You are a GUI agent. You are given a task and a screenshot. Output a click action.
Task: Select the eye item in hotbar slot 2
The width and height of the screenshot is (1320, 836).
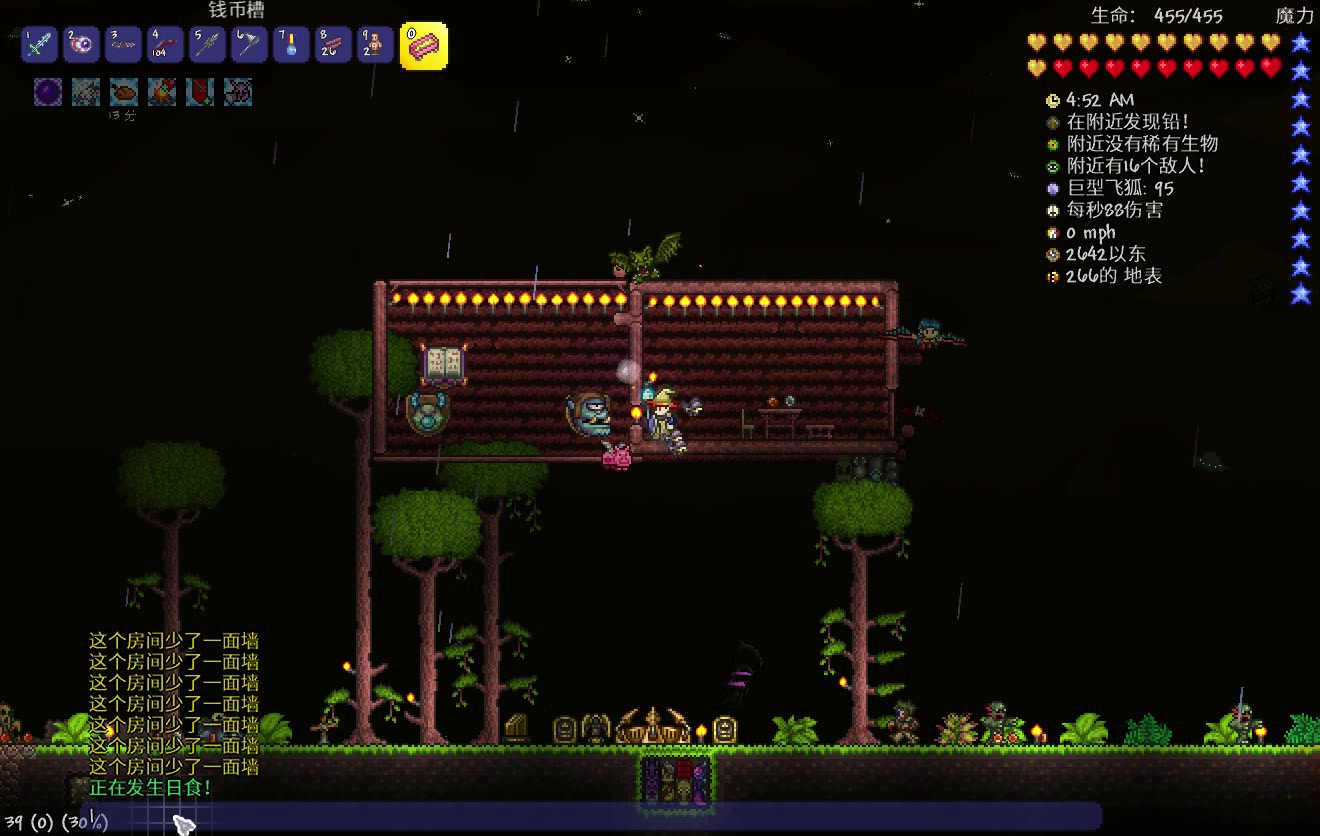point(80,46)
